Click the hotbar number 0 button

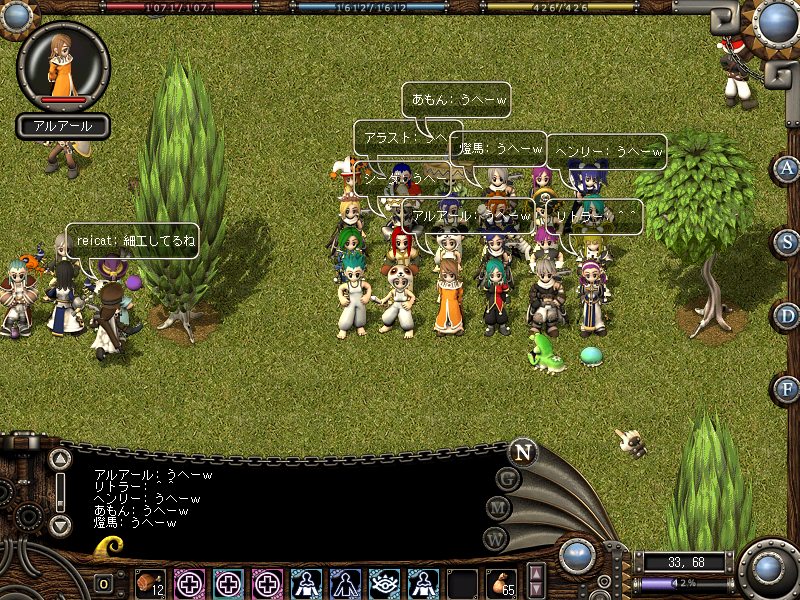[x=104, y=584]
